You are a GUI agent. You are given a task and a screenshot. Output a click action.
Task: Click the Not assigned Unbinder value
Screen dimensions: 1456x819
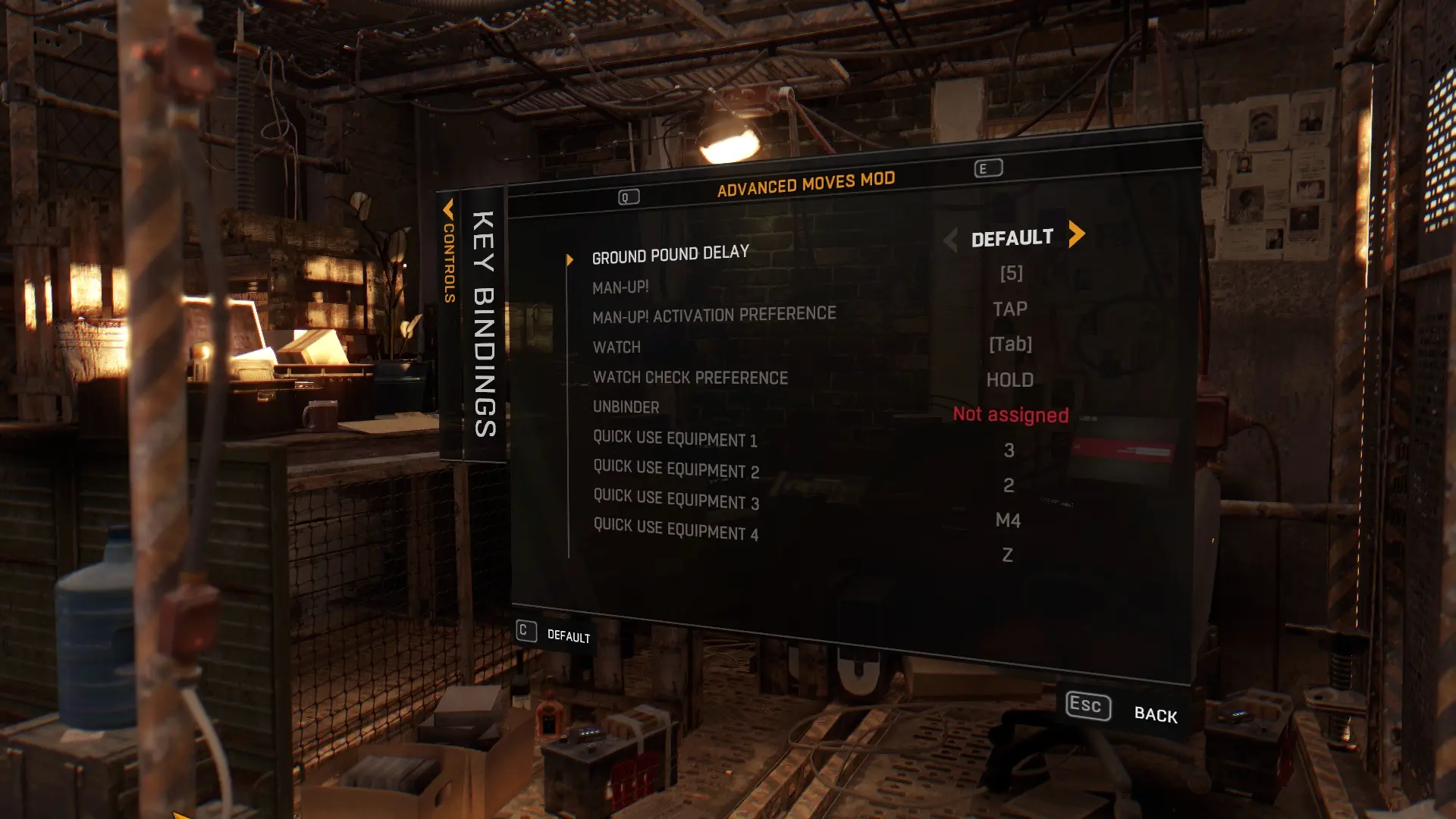click(1010, 415)
